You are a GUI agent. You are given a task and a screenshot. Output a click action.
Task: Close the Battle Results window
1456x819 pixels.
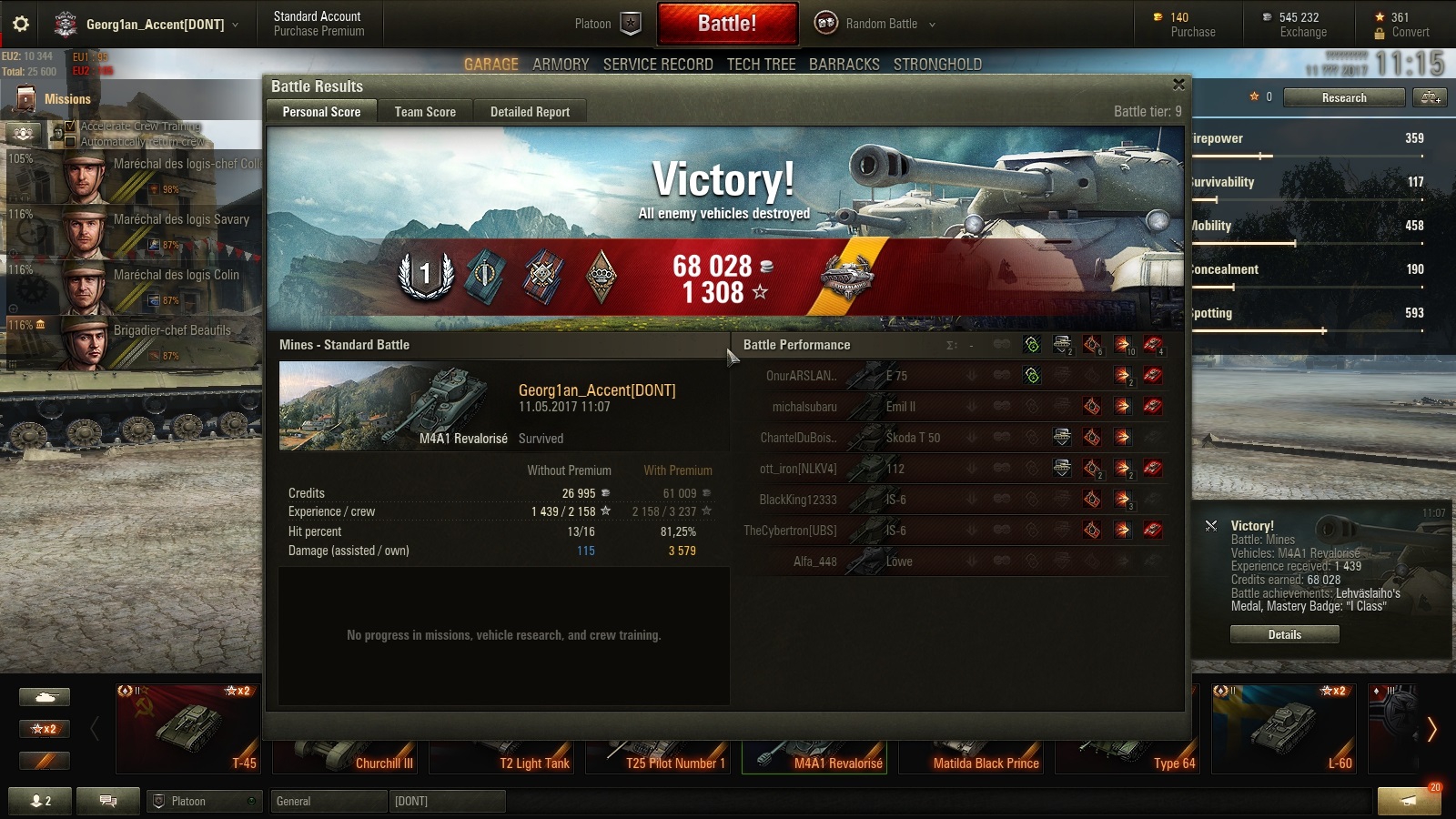(x=1178, y=85)
